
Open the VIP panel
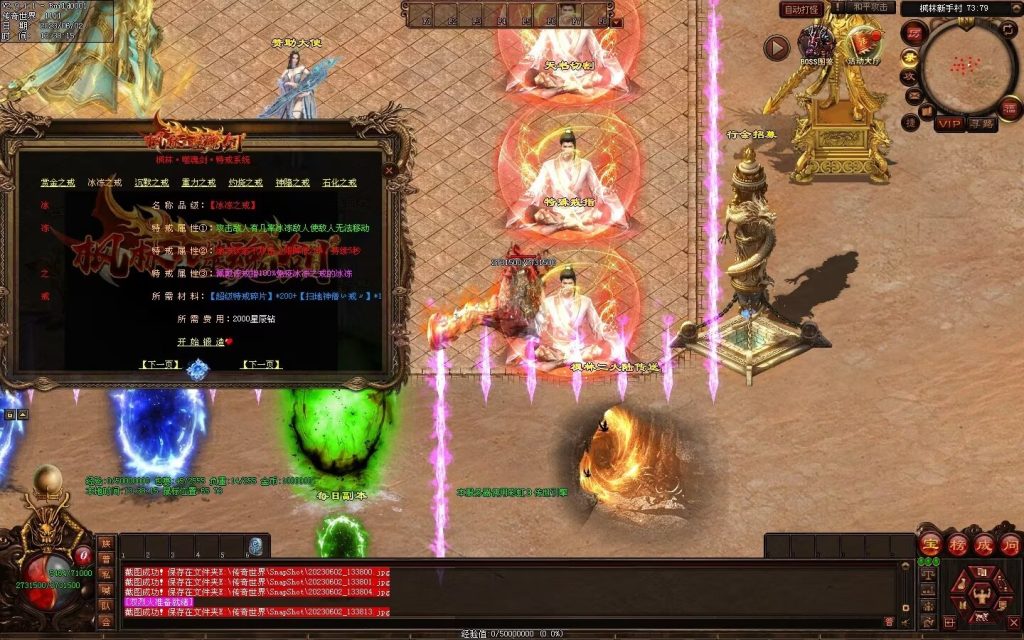click(948, 123)
